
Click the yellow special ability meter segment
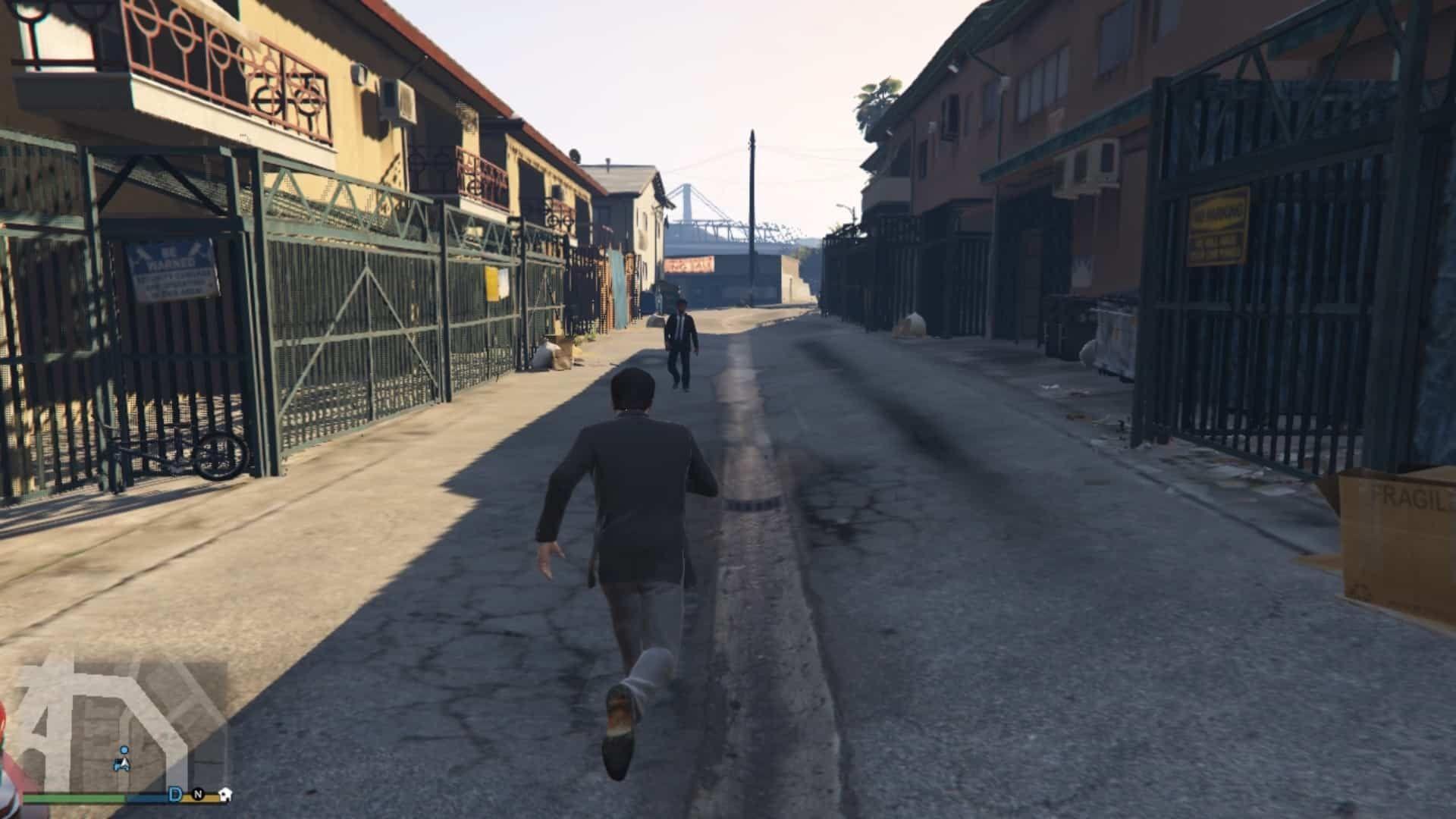pyautogui.click(x=211, y=798)
